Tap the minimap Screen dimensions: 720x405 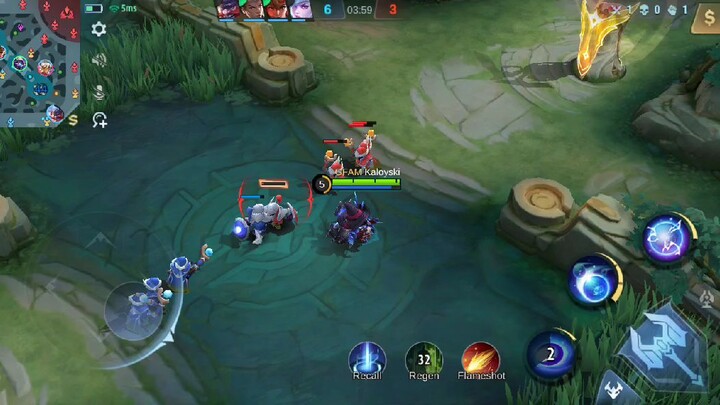pos(38,62)
